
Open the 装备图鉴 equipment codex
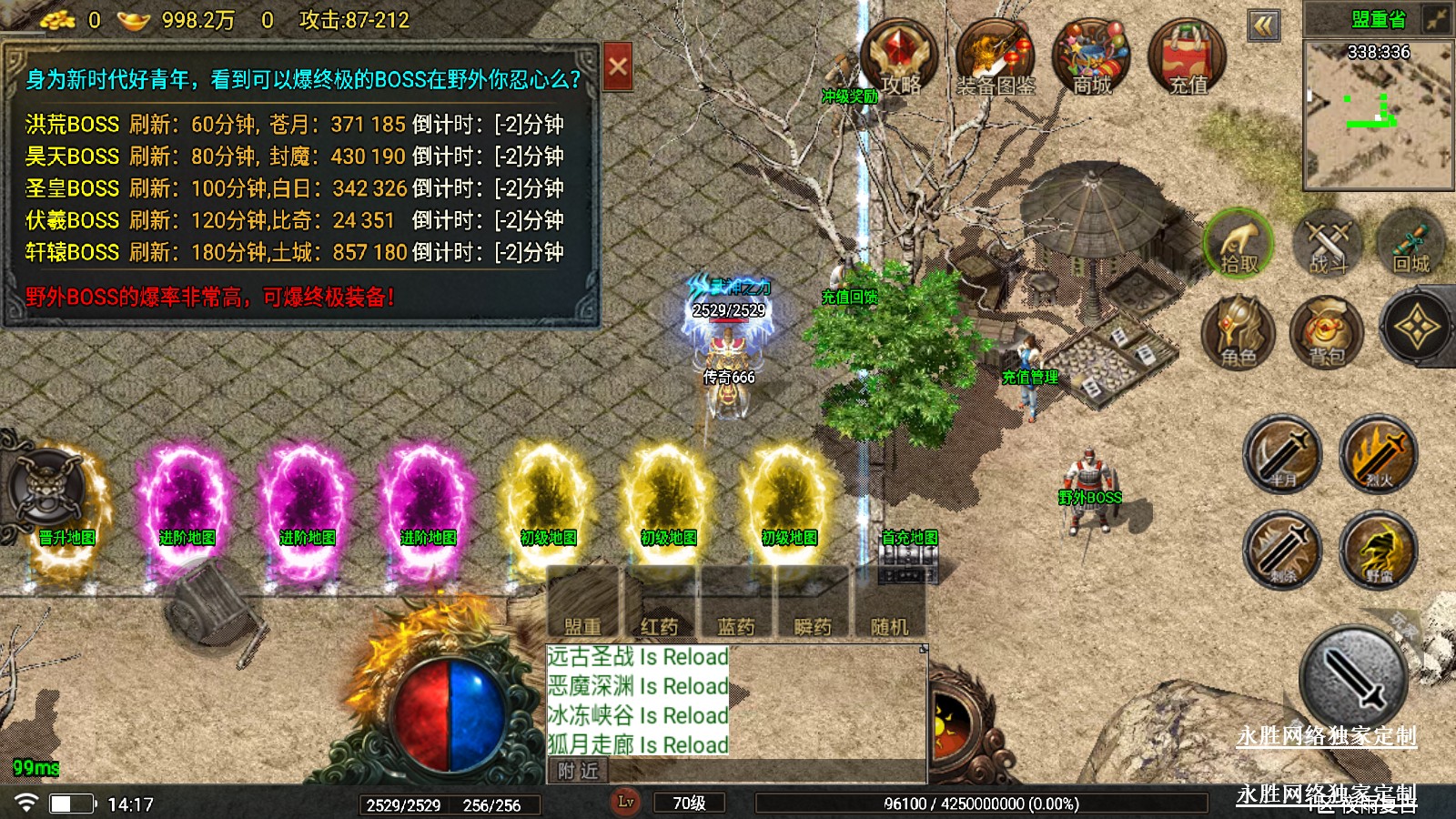click(995, 57)
